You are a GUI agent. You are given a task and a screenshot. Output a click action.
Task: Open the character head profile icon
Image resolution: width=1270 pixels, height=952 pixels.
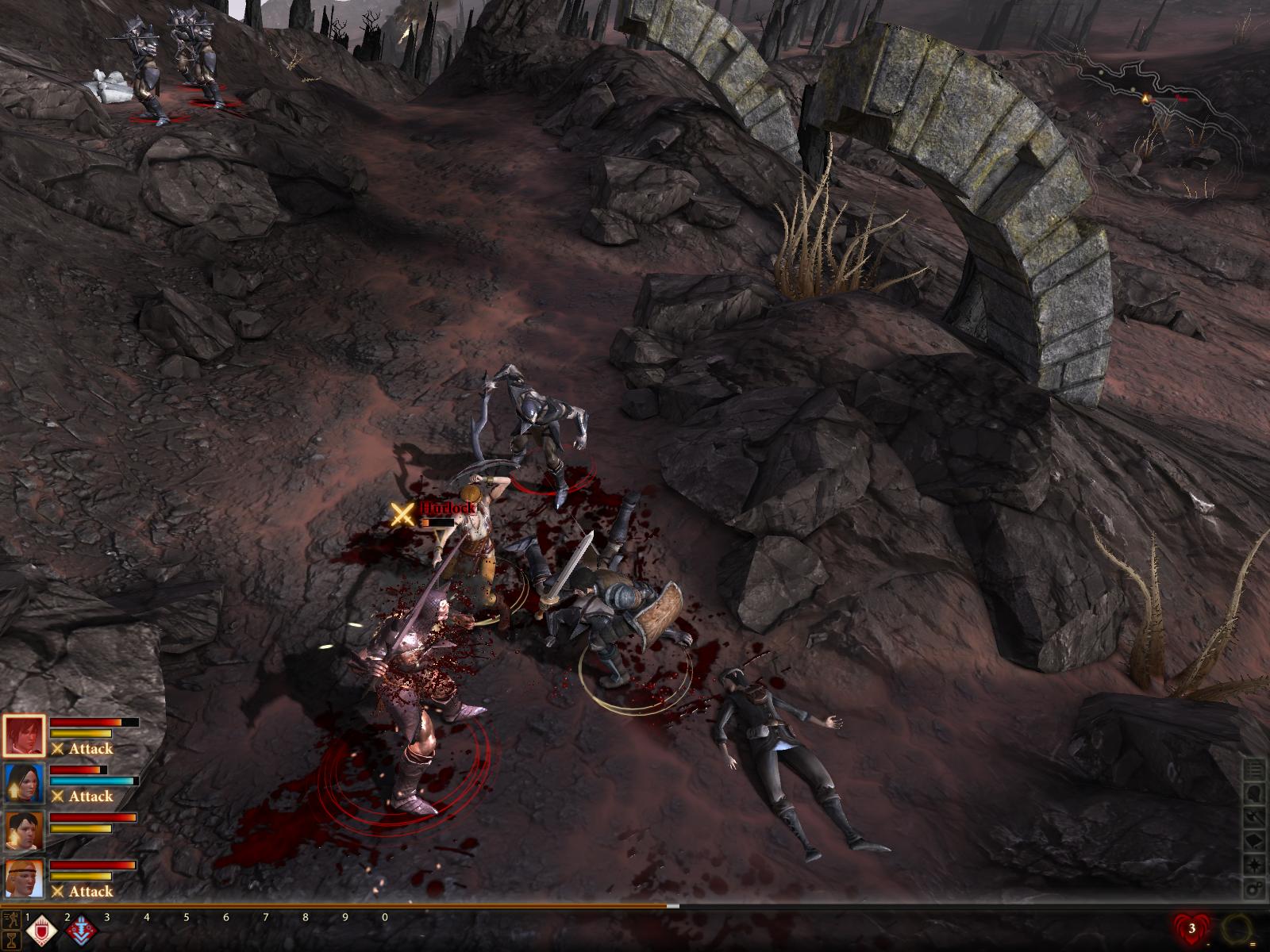point(1254,793)
